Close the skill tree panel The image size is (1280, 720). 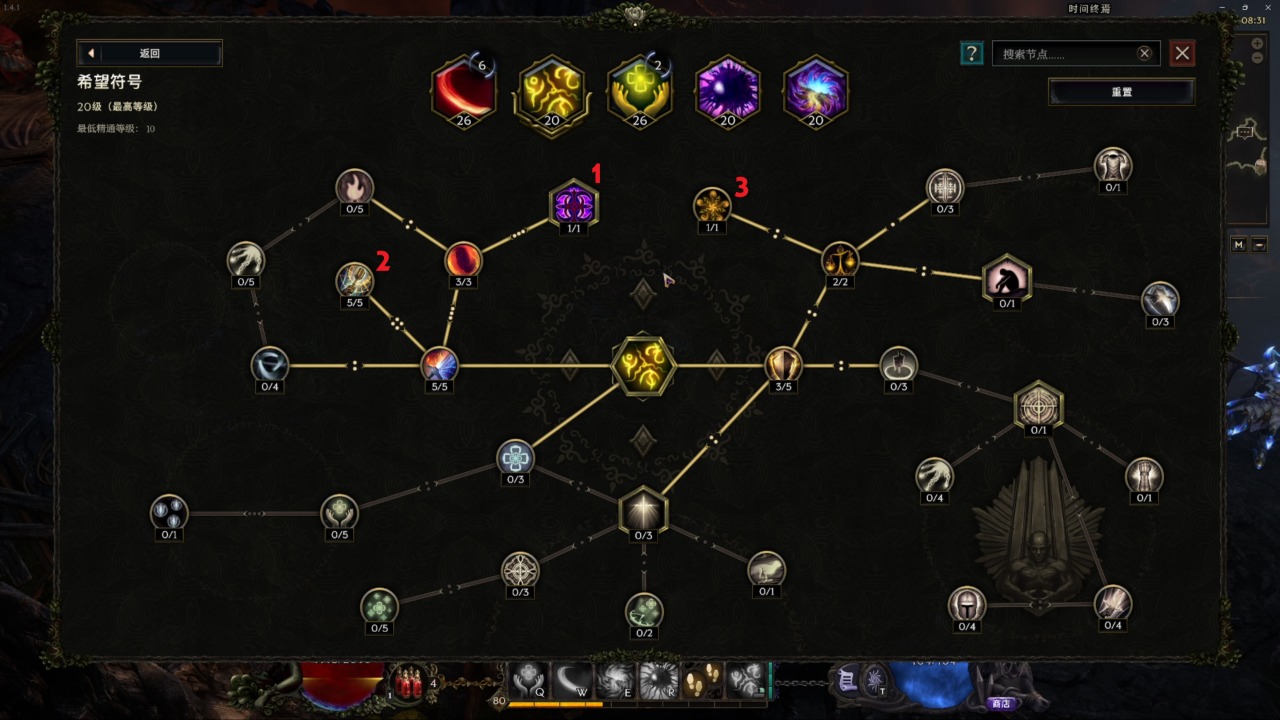(x=1182, y=53)
